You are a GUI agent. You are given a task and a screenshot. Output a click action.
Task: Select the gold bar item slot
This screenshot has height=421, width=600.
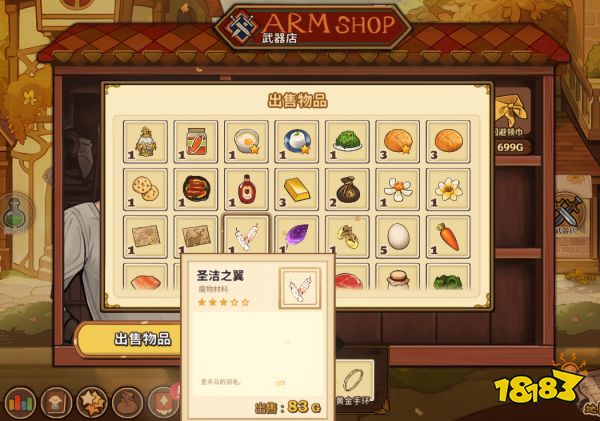click(296, 189)
